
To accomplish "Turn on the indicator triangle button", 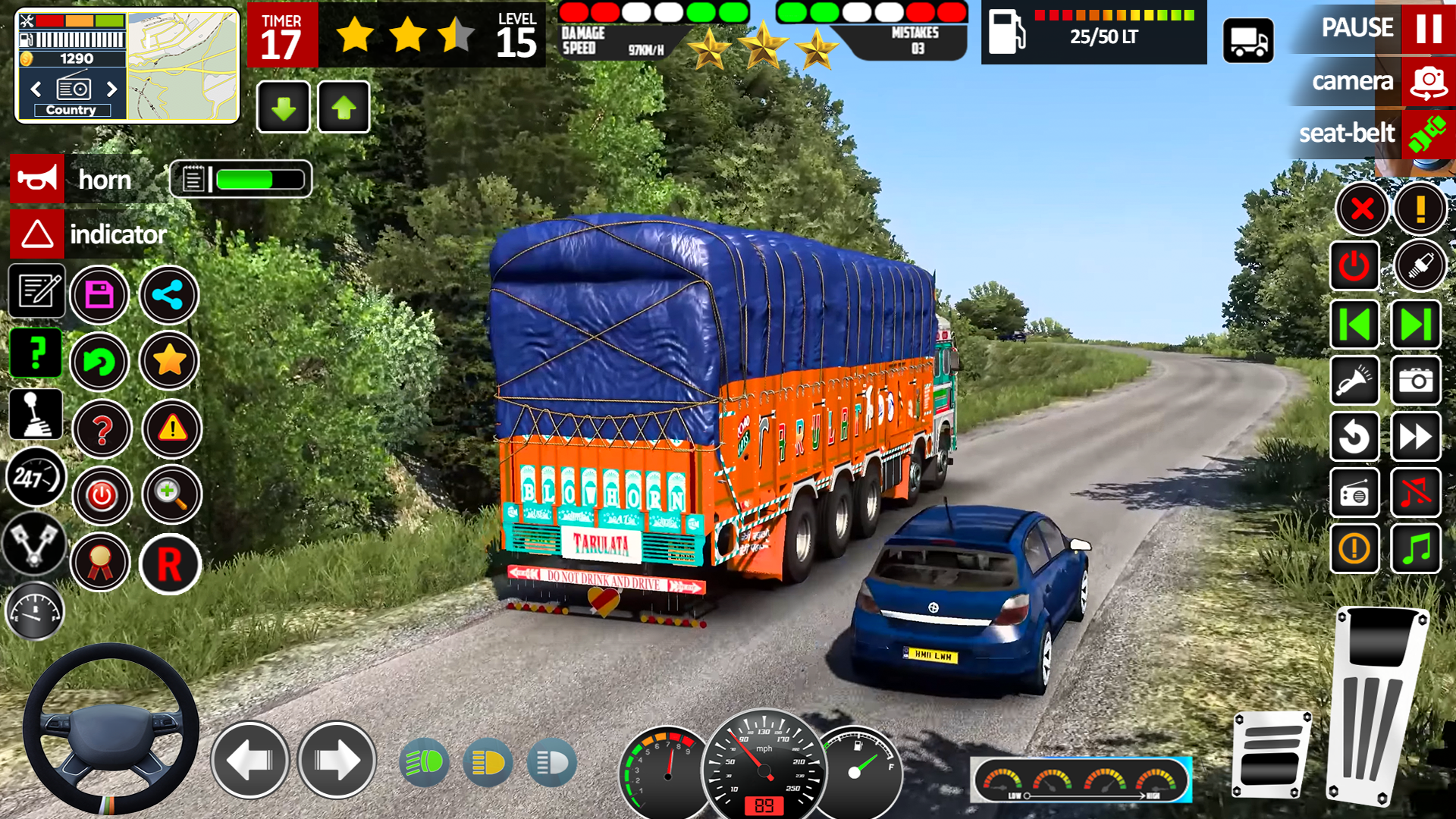I will [37, 234].
